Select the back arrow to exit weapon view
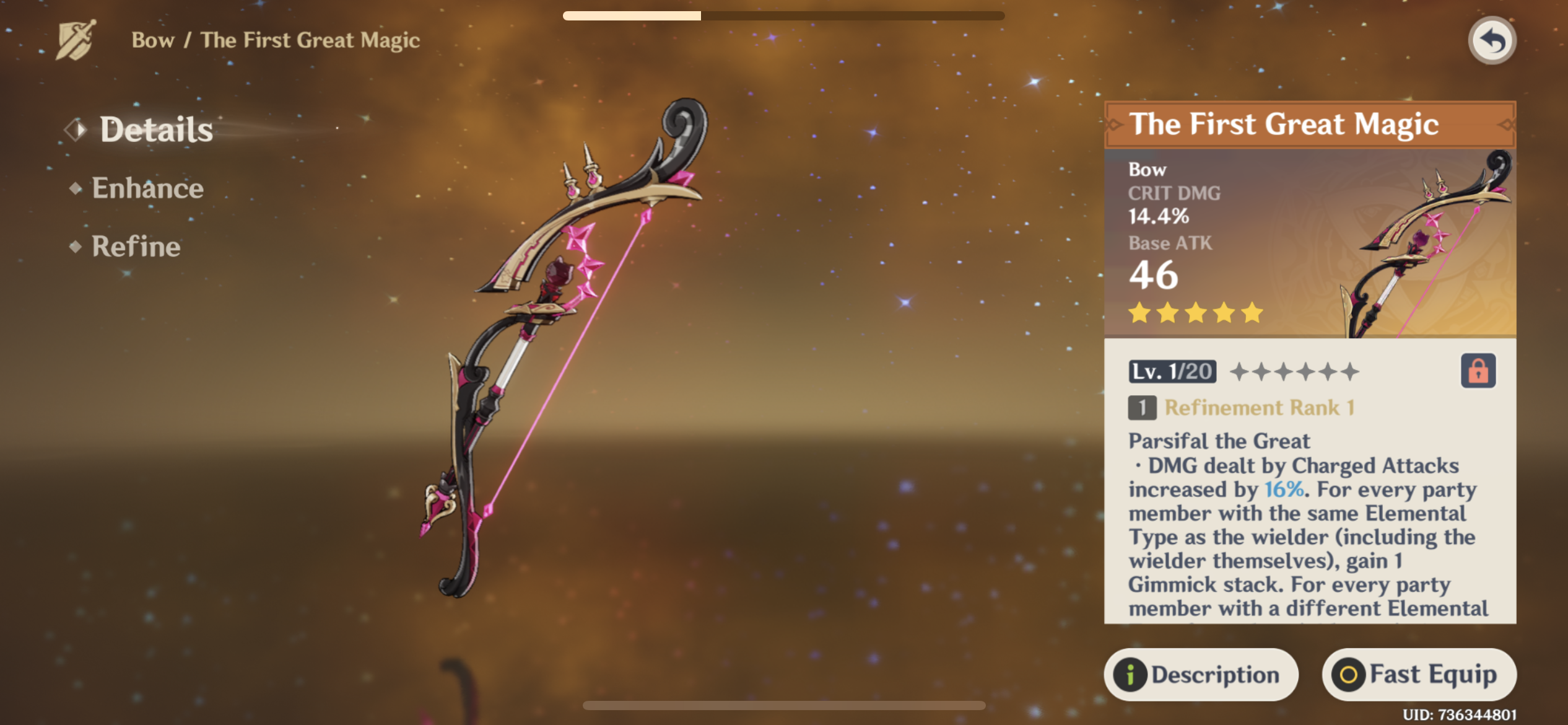1568x725 pixels. point(1492,40)
